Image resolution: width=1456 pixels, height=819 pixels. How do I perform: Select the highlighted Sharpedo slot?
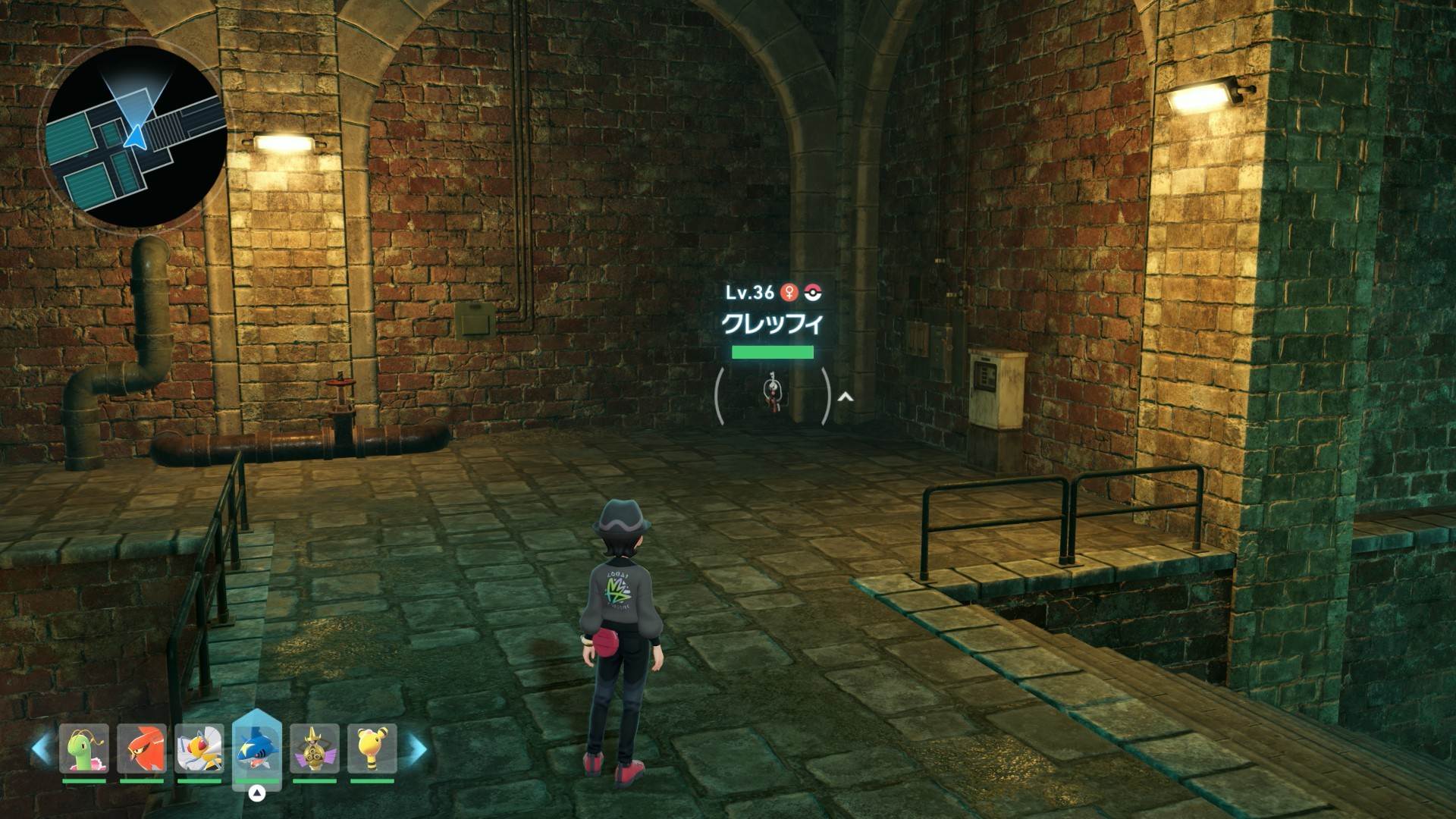click(x=257, y=747)
